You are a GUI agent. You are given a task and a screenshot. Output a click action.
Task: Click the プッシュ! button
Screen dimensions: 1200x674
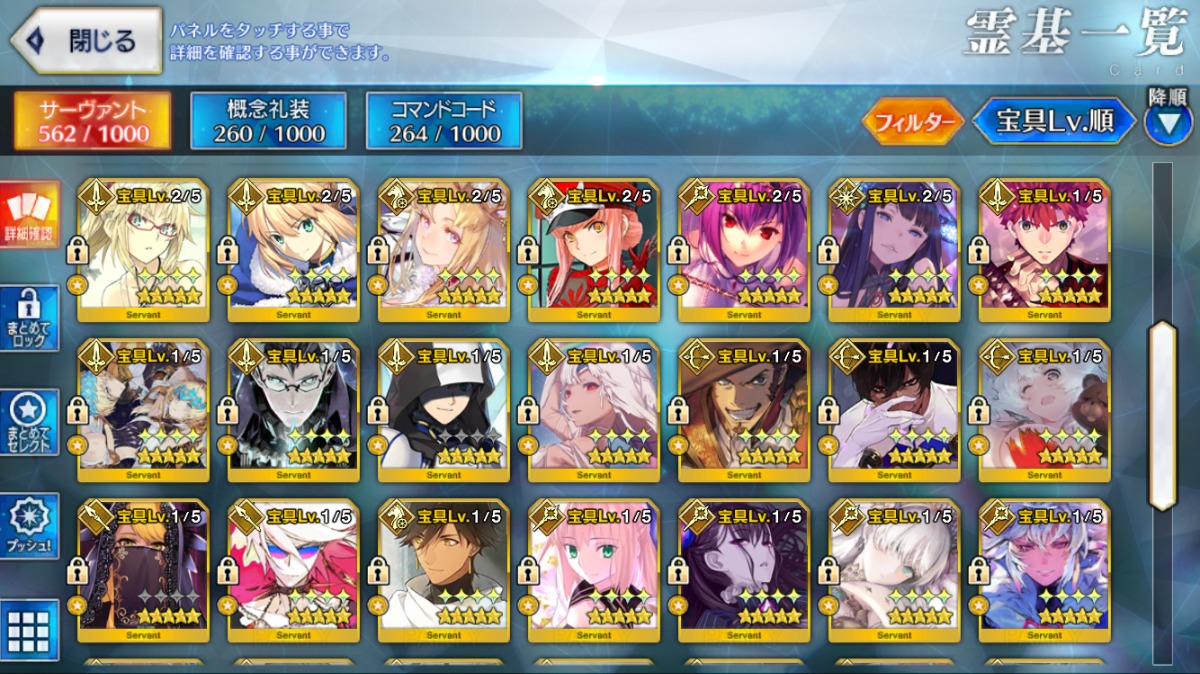(29, 527)
